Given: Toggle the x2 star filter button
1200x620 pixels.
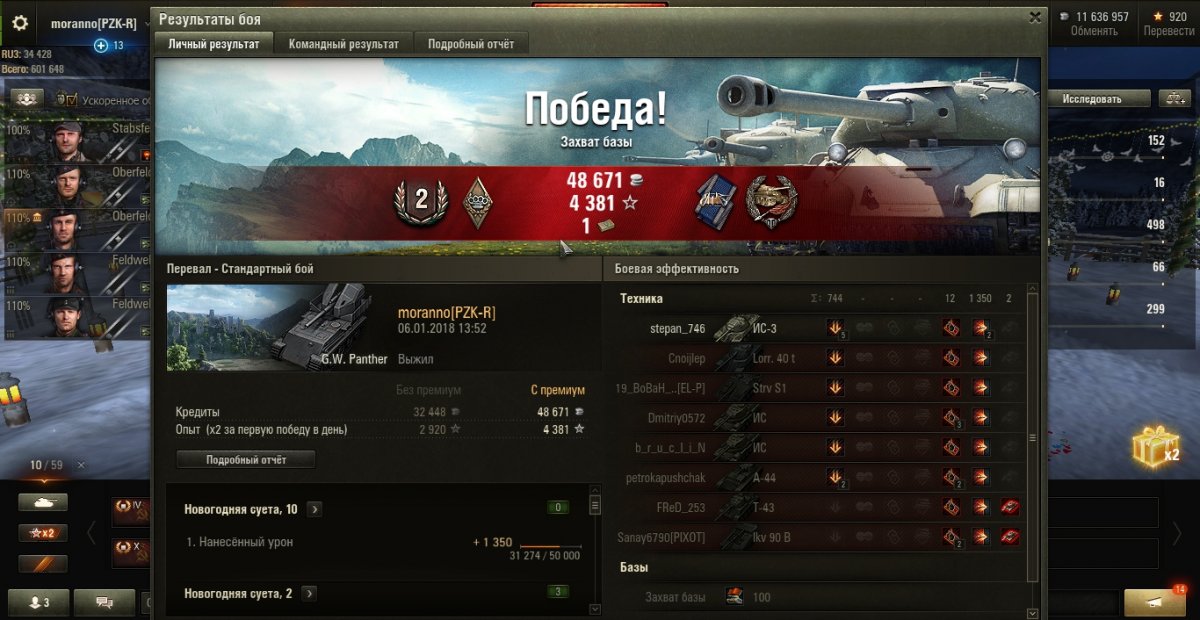Looking at the screenshot, I should coord(42,533).
